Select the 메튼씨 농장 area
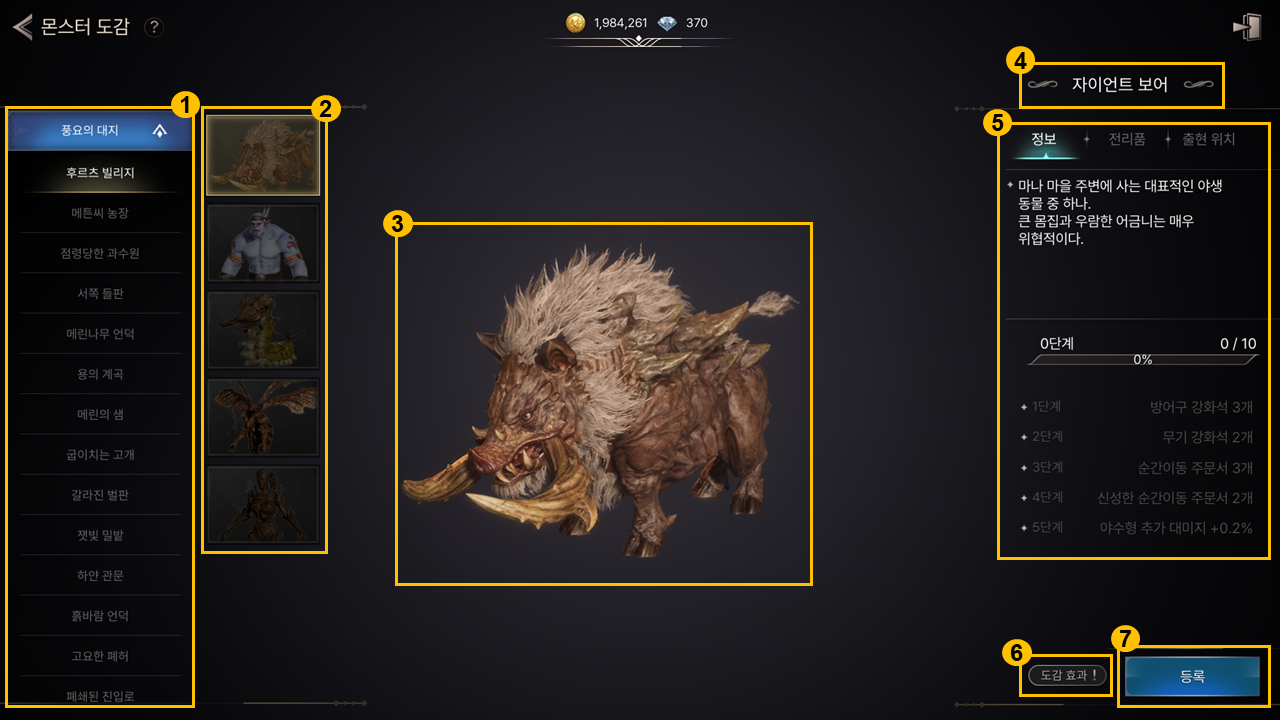 [100, 213]
